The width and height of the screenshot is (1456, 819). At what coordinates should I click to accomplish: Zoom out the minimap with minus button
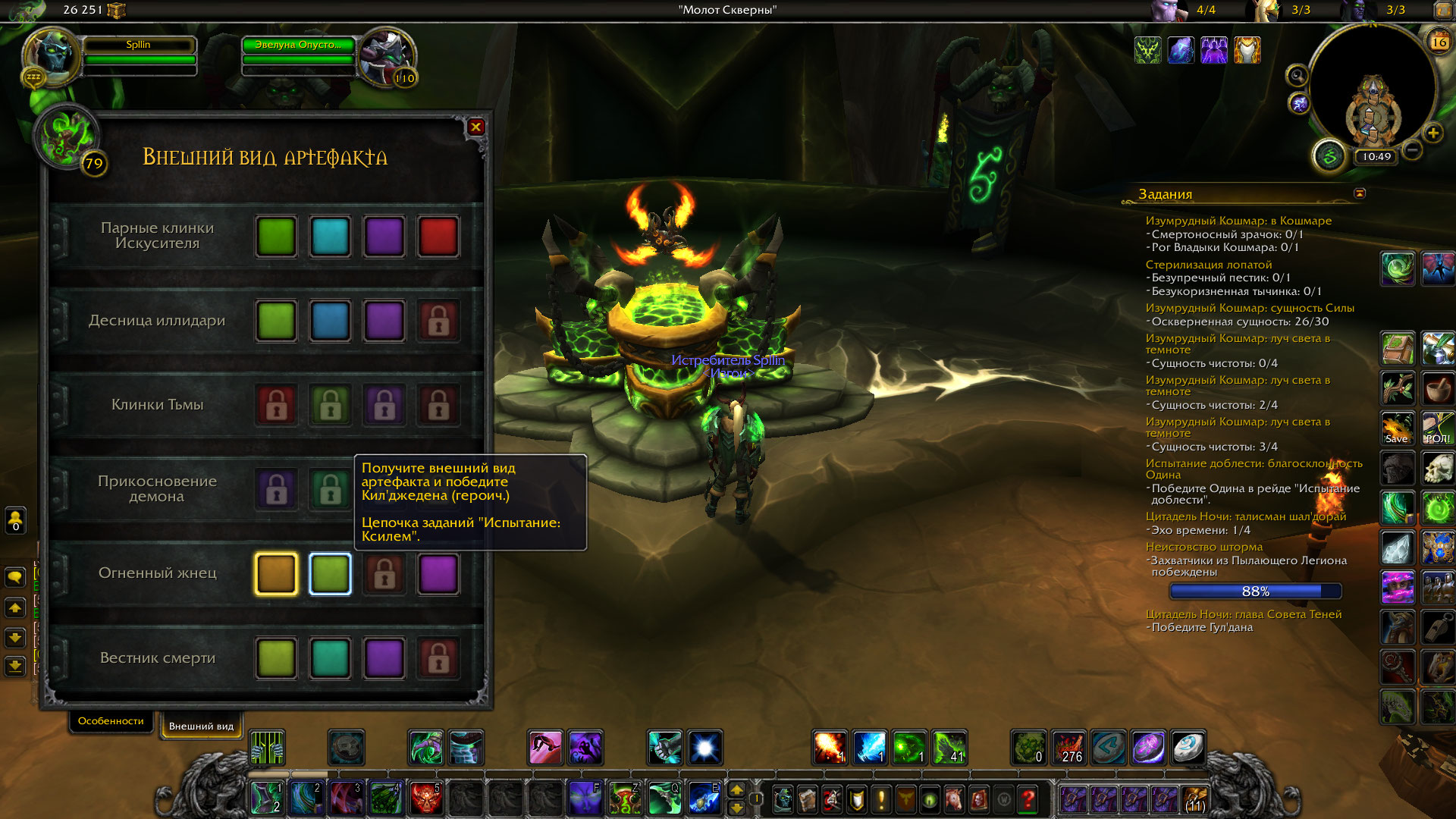pyautogui.click(x=1412, y=150)
